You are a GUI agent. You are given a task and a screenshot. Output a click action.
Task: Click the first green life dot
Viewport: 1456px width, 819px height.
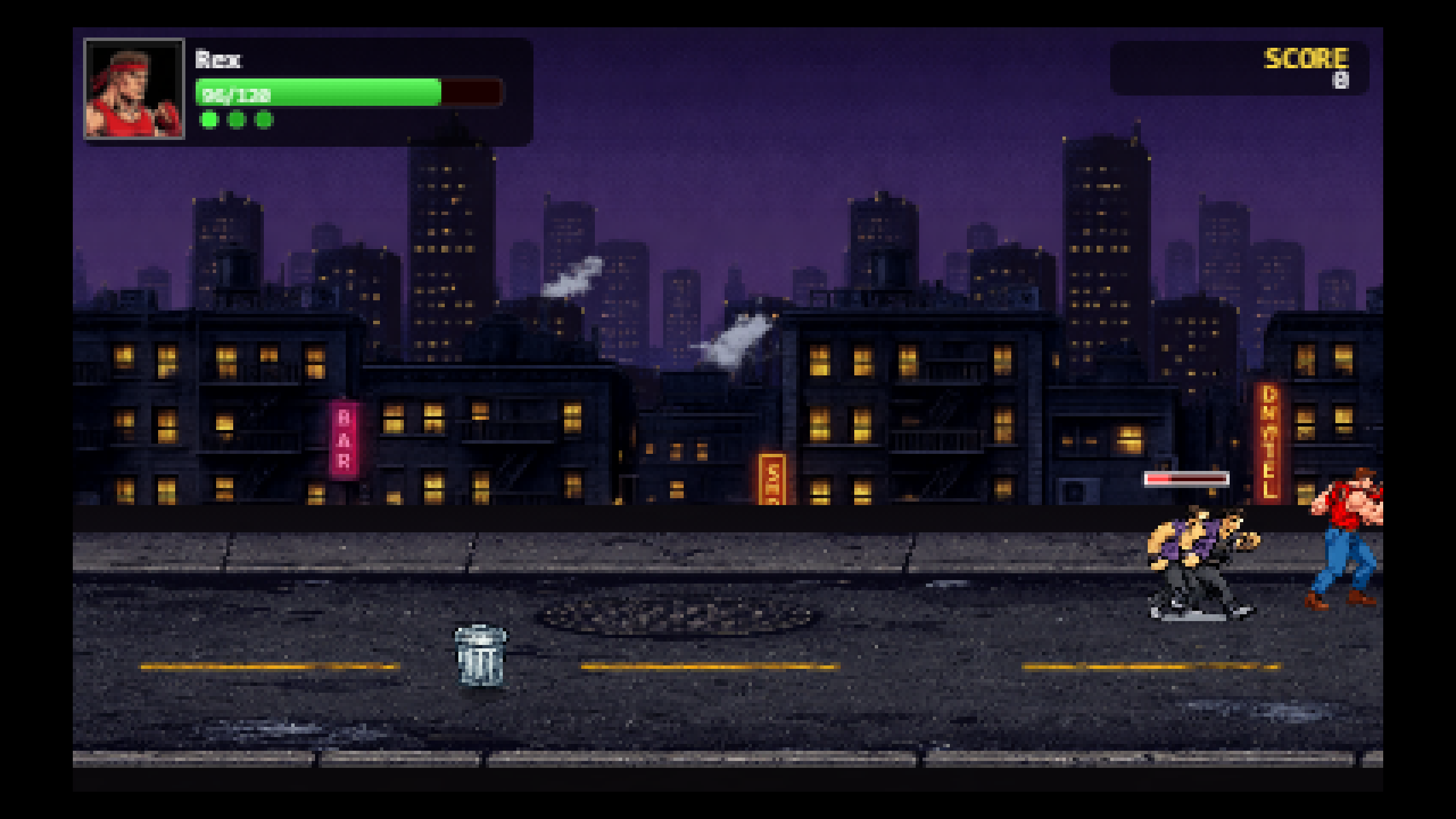[x=210, y=121]
